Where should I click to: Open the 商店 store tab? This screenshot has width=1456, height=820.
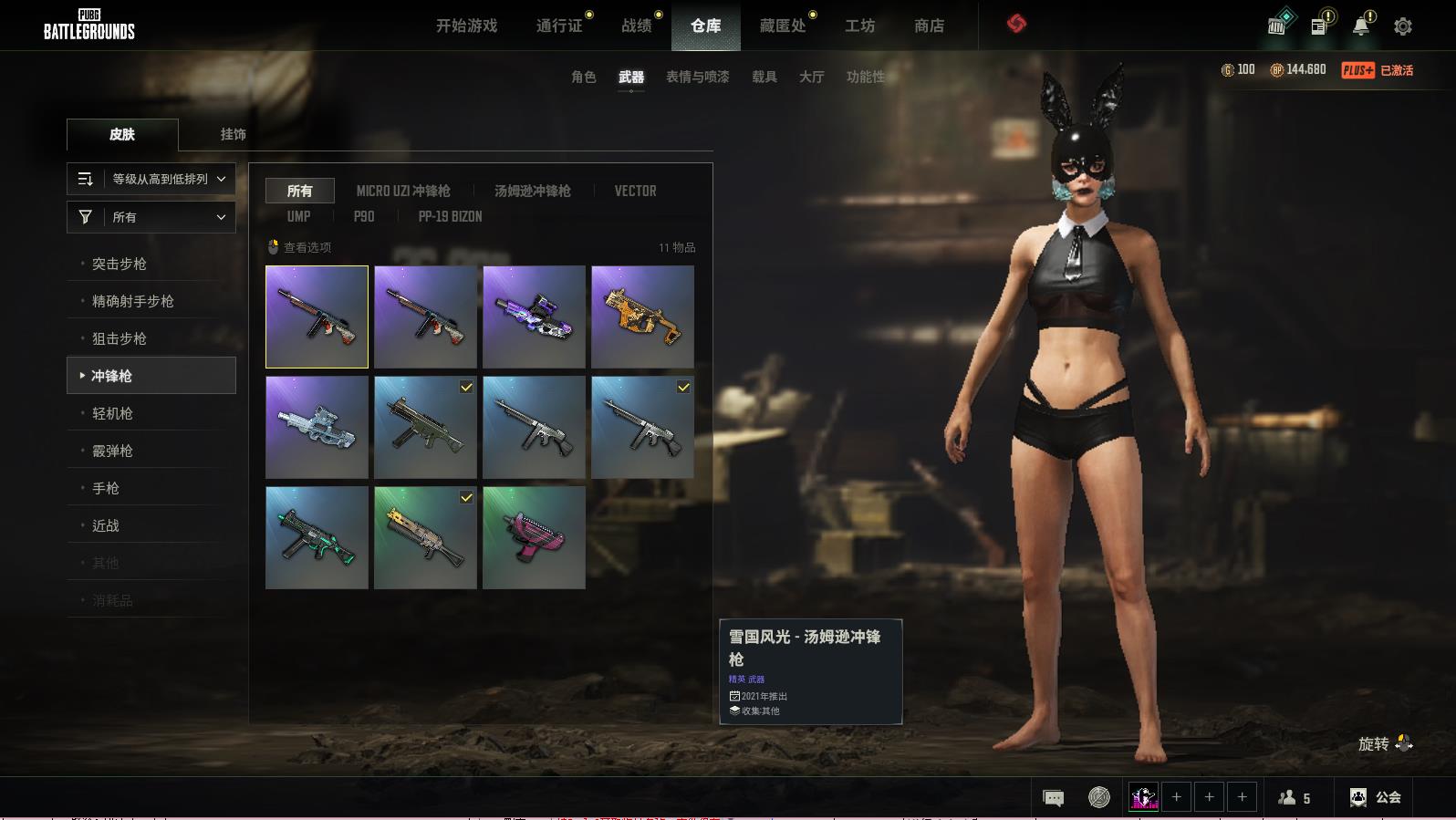click(x=929, y=26)
